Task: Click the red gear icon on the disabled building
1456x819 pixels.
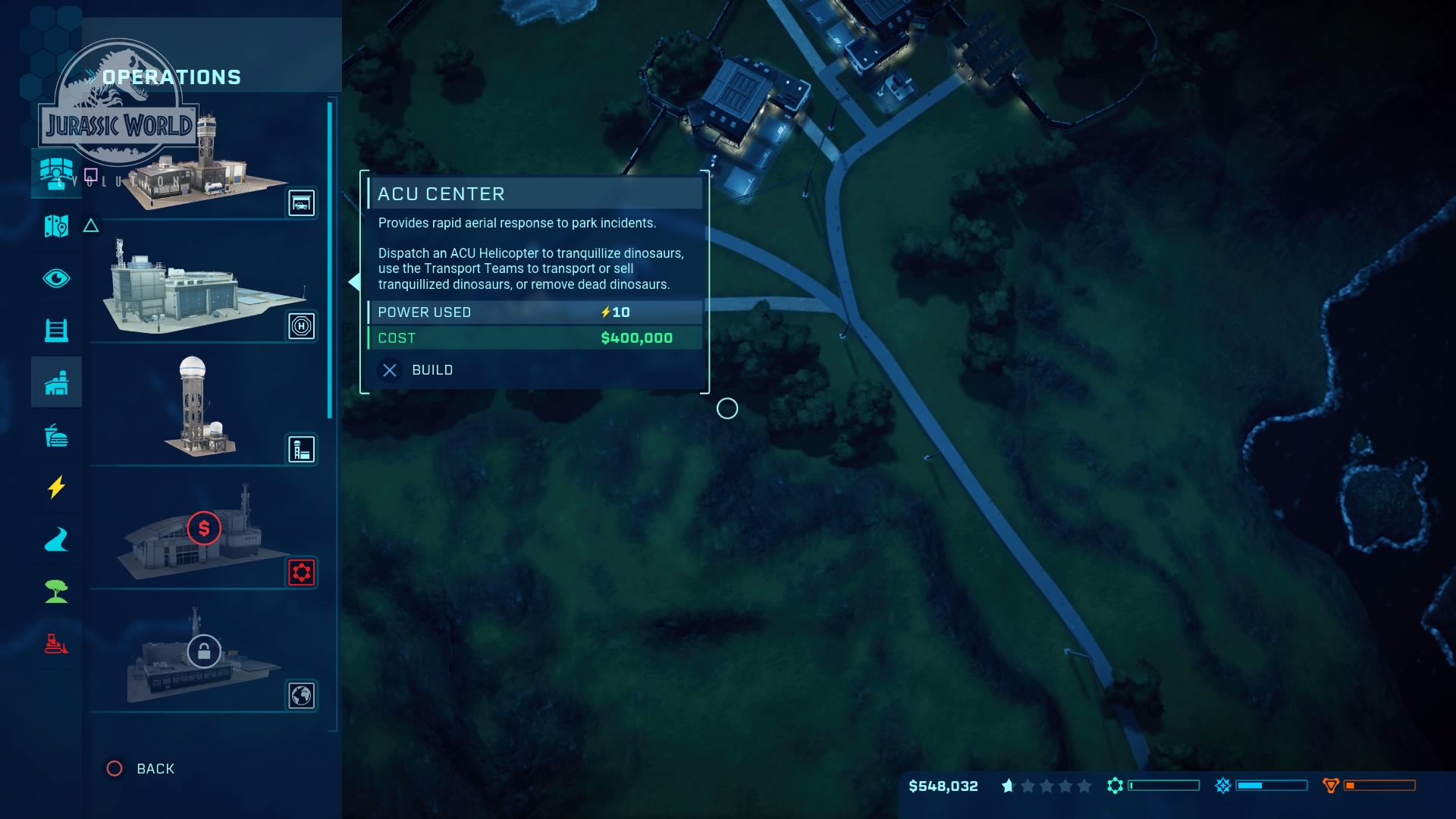Action: 301,573
